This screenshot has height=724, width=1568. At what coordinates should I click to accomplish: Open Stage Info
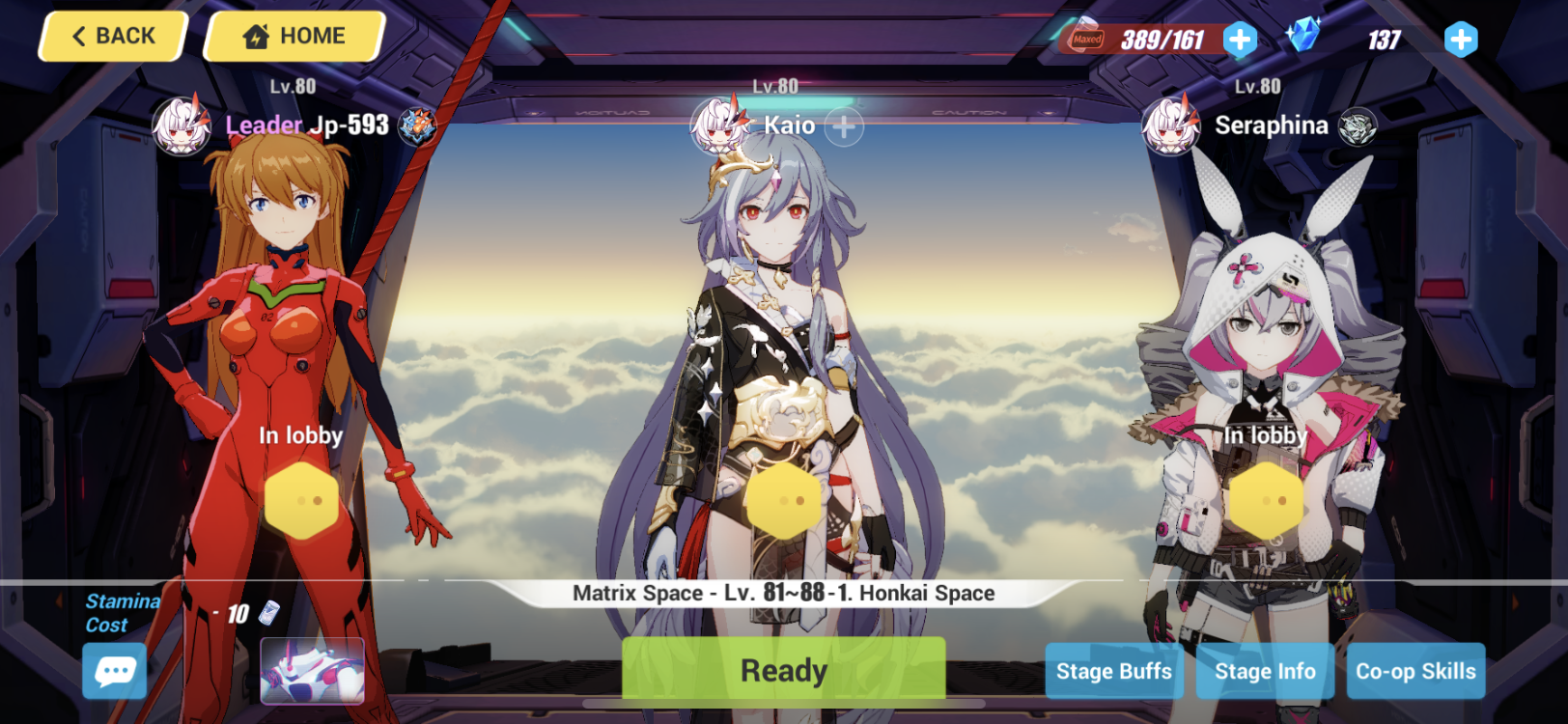[x=1265, y=671]
